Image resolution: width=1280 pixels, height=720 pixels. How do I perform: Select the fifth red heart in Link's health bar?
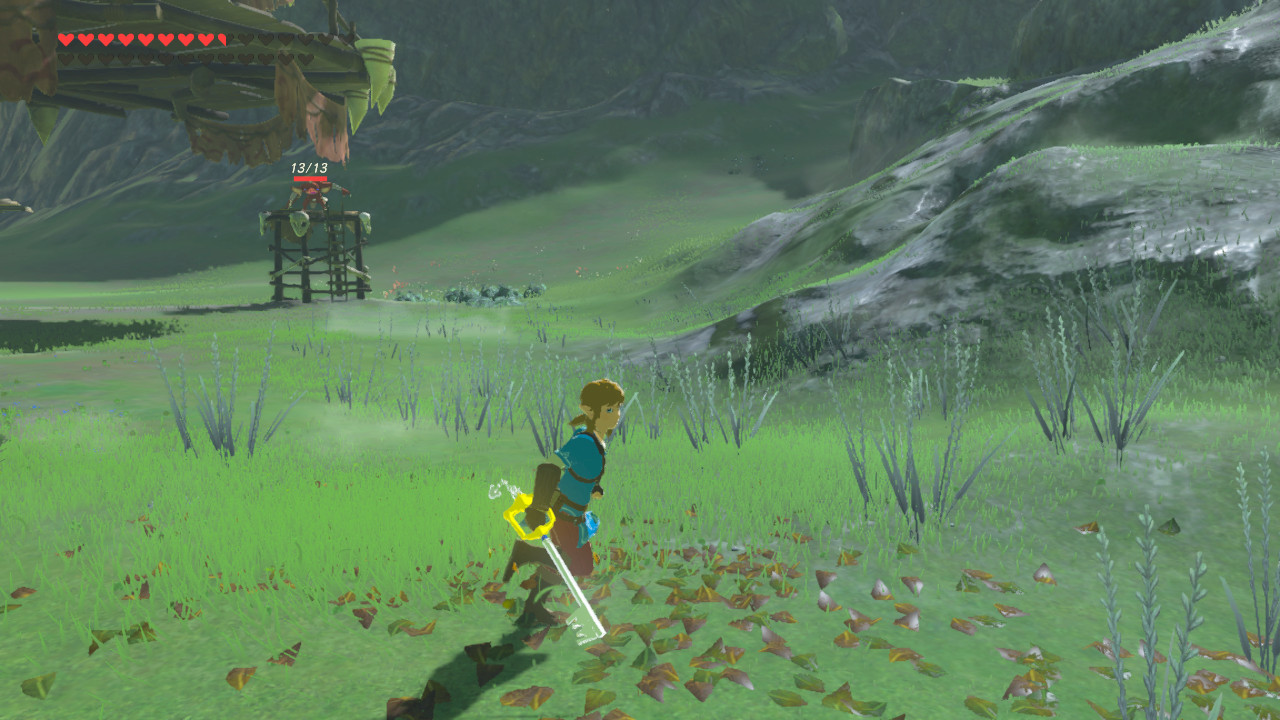145,40
